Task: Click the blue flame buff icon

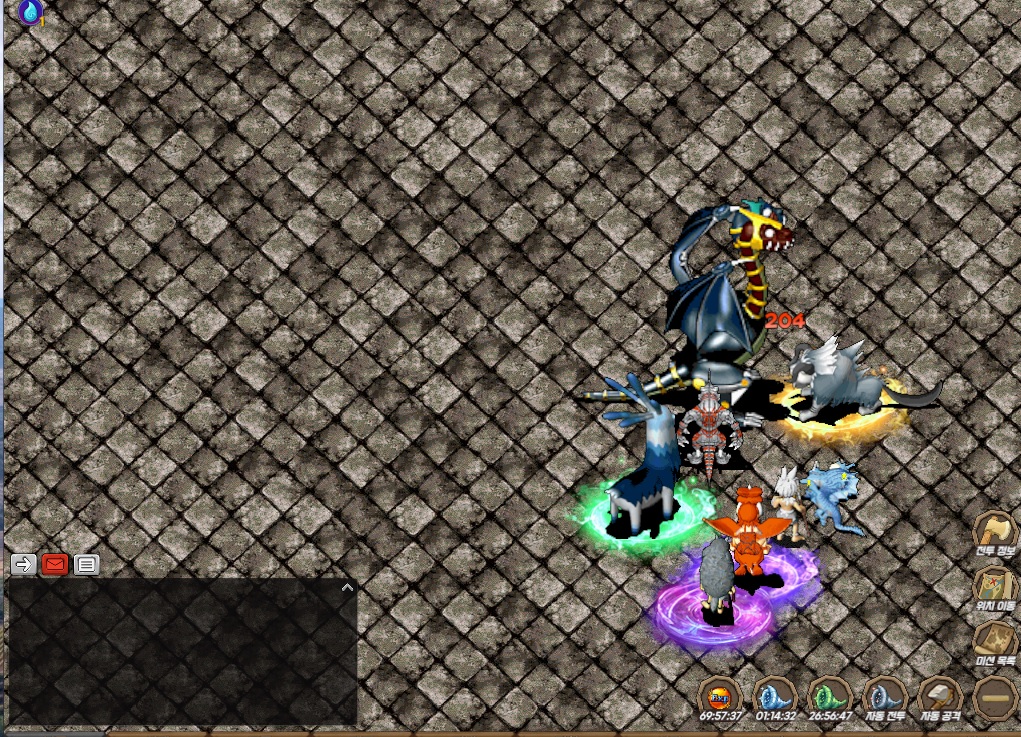Action: pyautogui.click(x=30, y=12)
